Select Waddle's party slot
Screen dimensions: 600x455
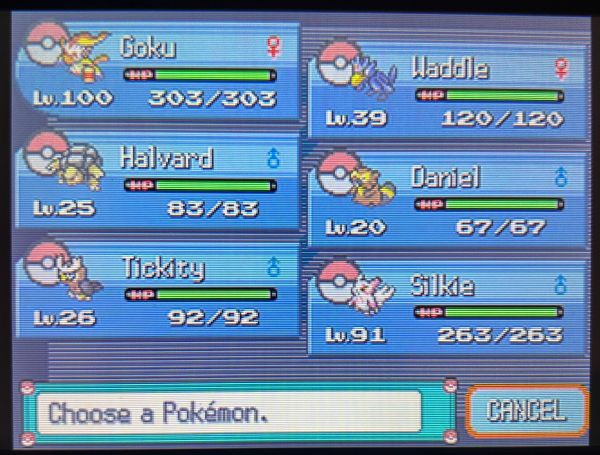pos(450,92)
